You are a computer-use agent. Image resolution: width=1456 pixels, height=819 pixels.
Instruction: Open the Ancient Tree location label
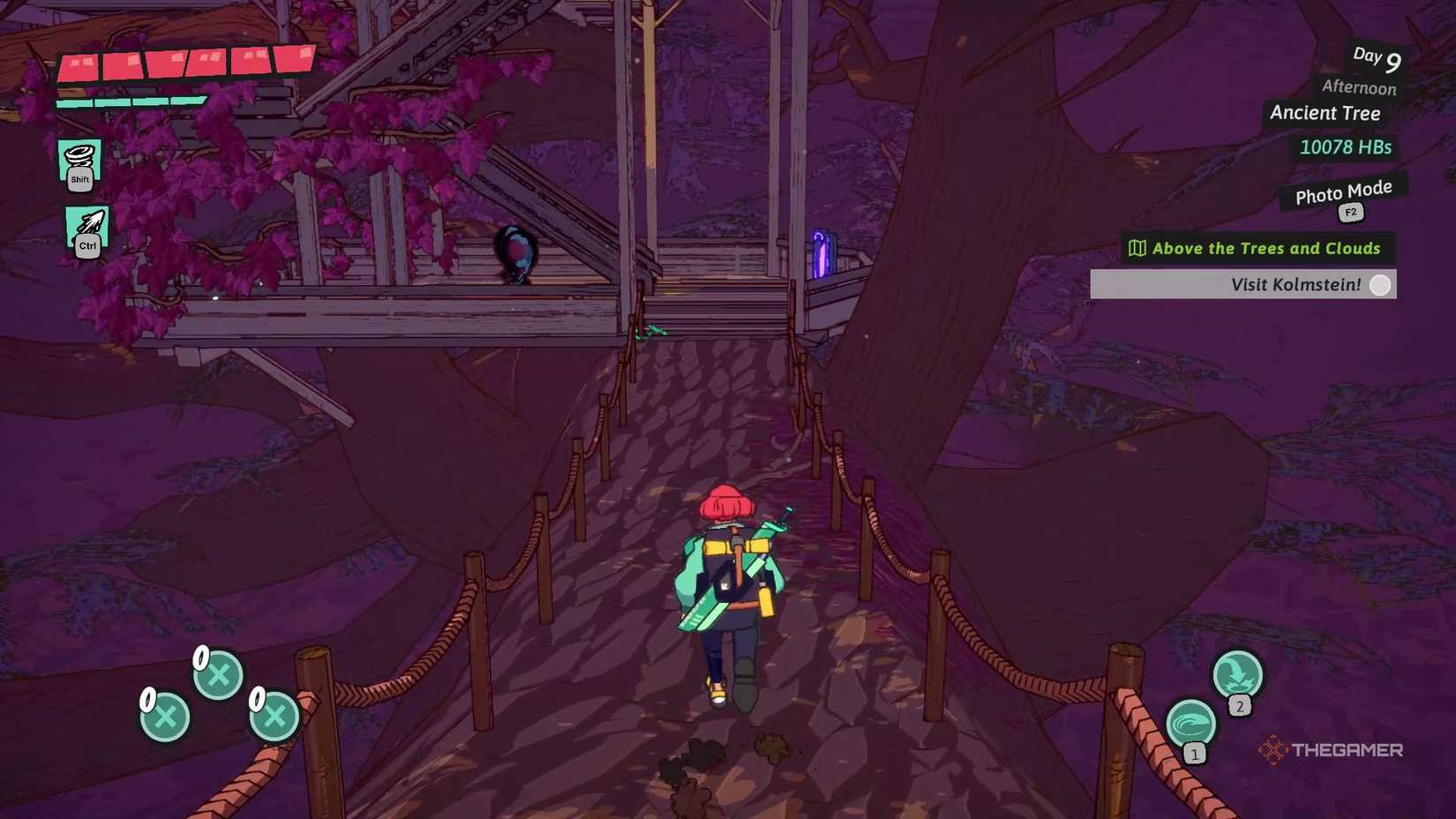[x=1325, y=113]
